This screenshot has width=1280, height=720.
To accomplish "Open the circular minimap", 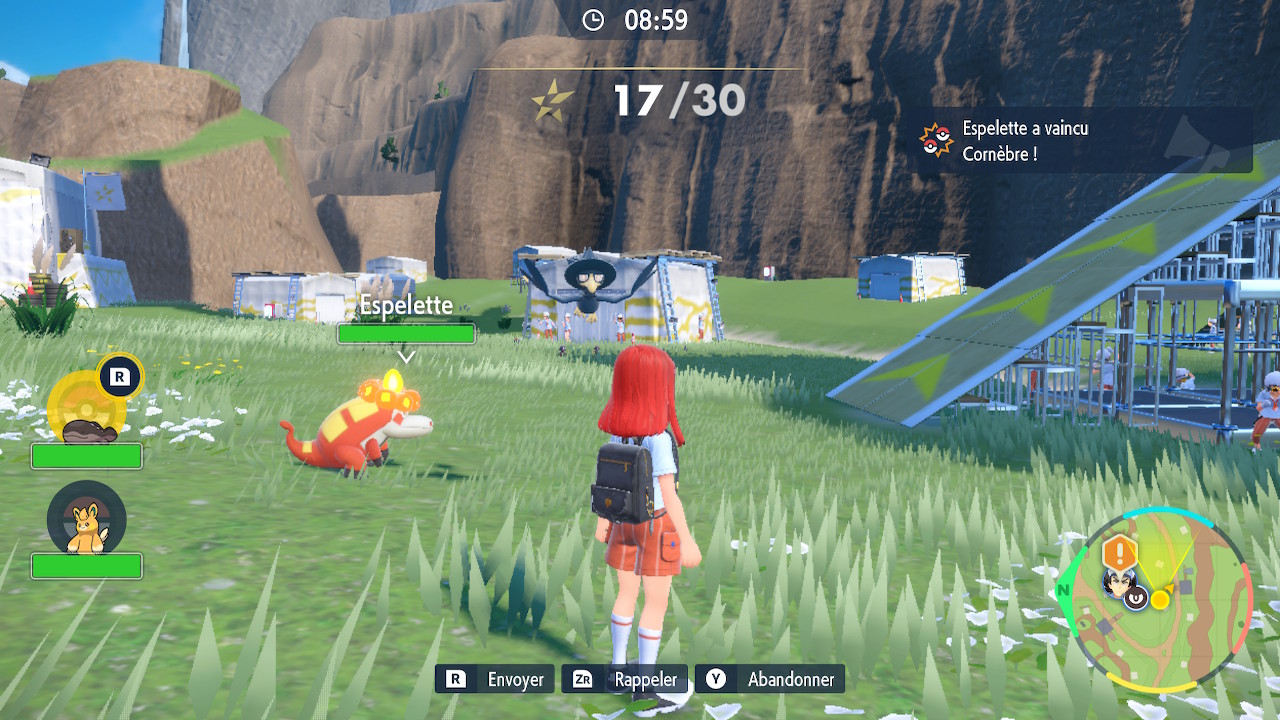I will (x=1156, y=600).
